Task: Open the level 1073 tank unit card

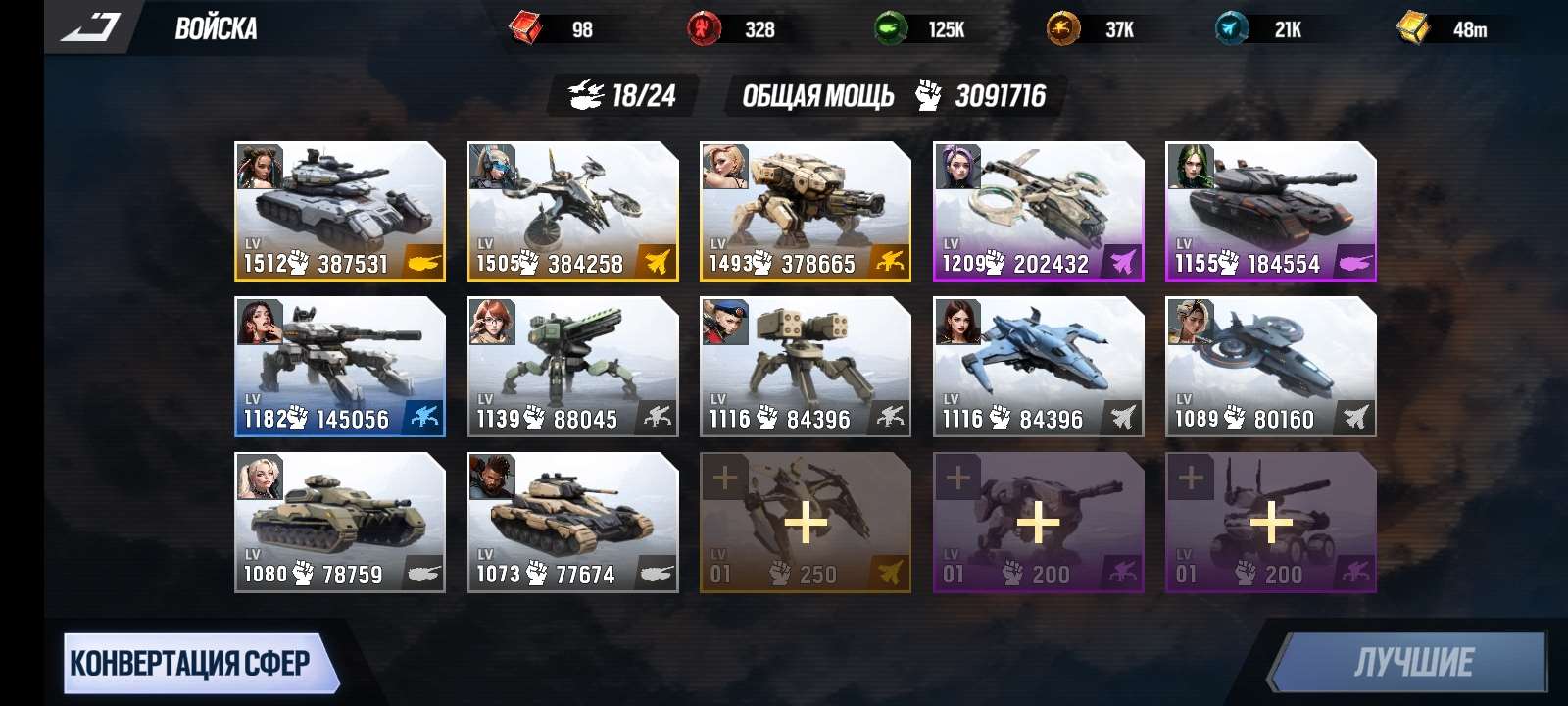Action: click(572, 522)
